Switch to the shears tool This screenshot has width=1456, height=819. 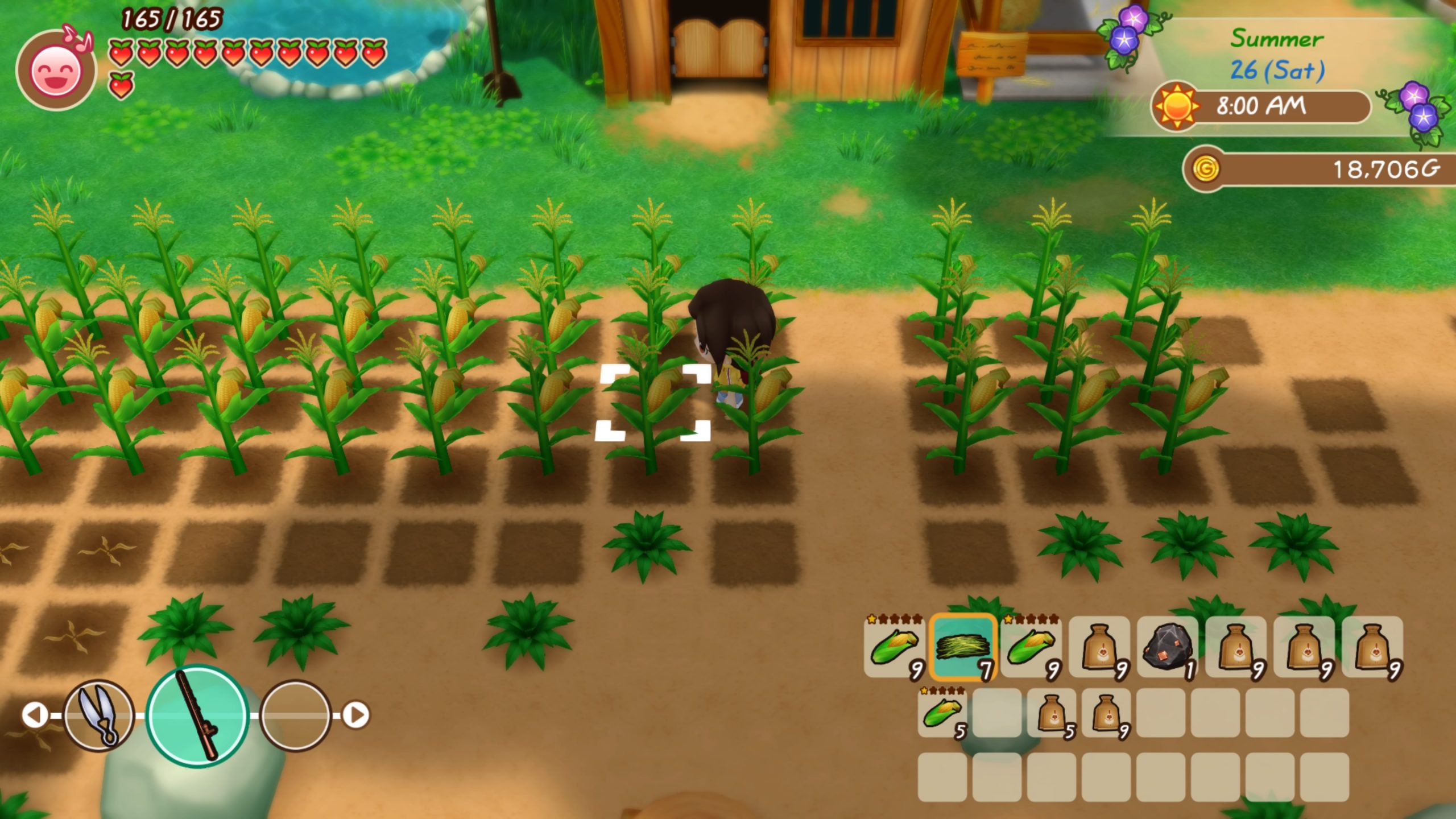click(99, 715)
